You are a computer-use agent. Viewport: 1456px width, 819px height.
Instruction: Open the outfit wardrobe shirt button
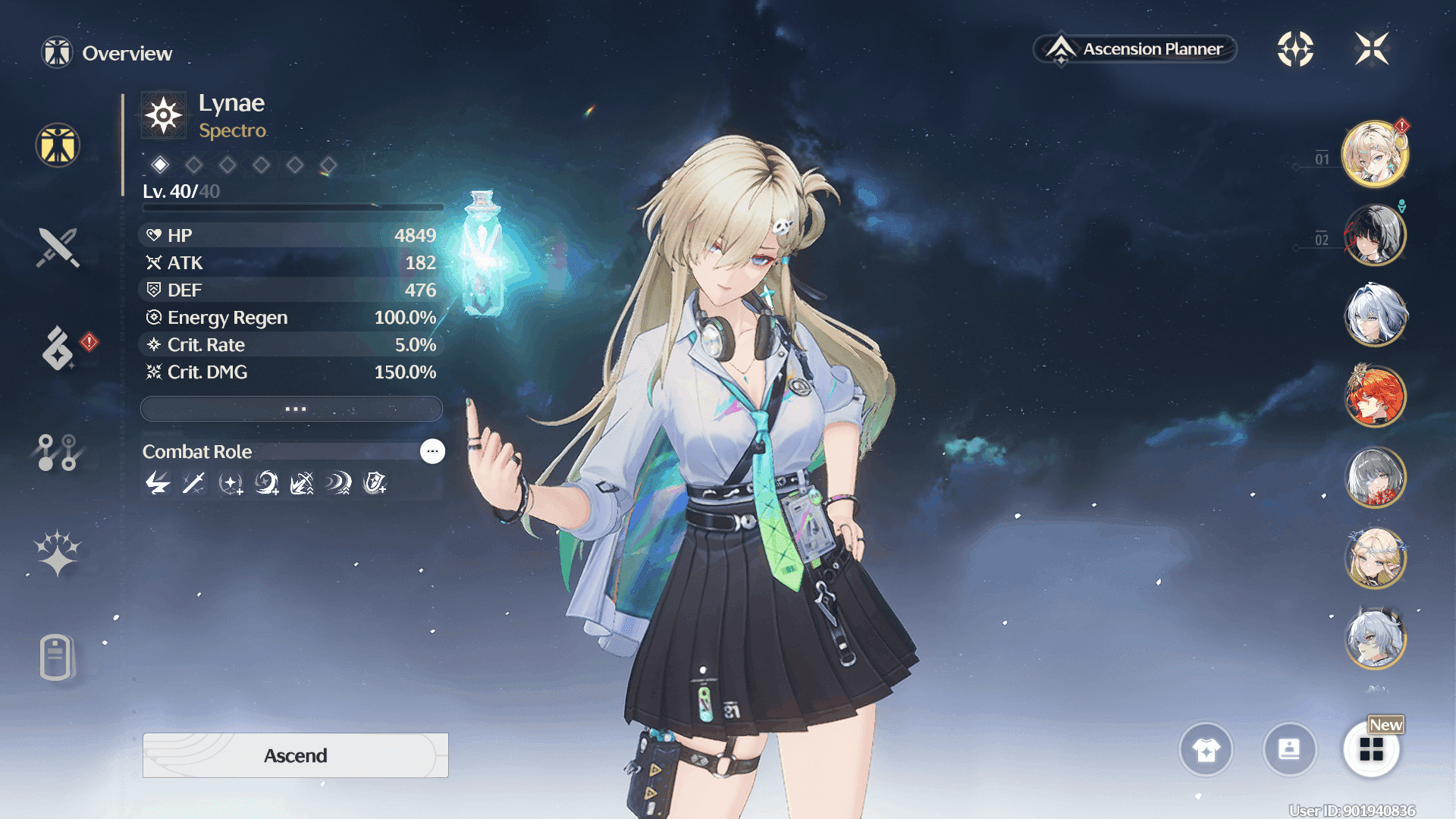[x=1206, y=749]
